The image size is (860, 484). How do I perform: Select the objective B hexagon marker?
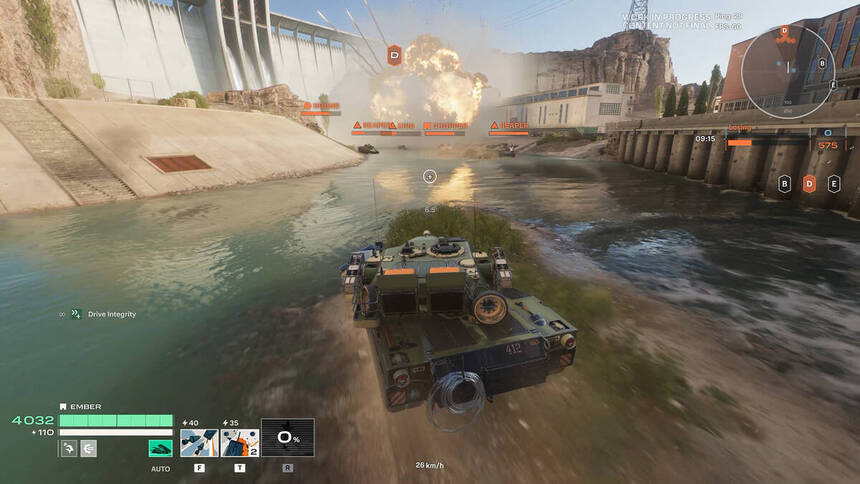coord(785,184)
